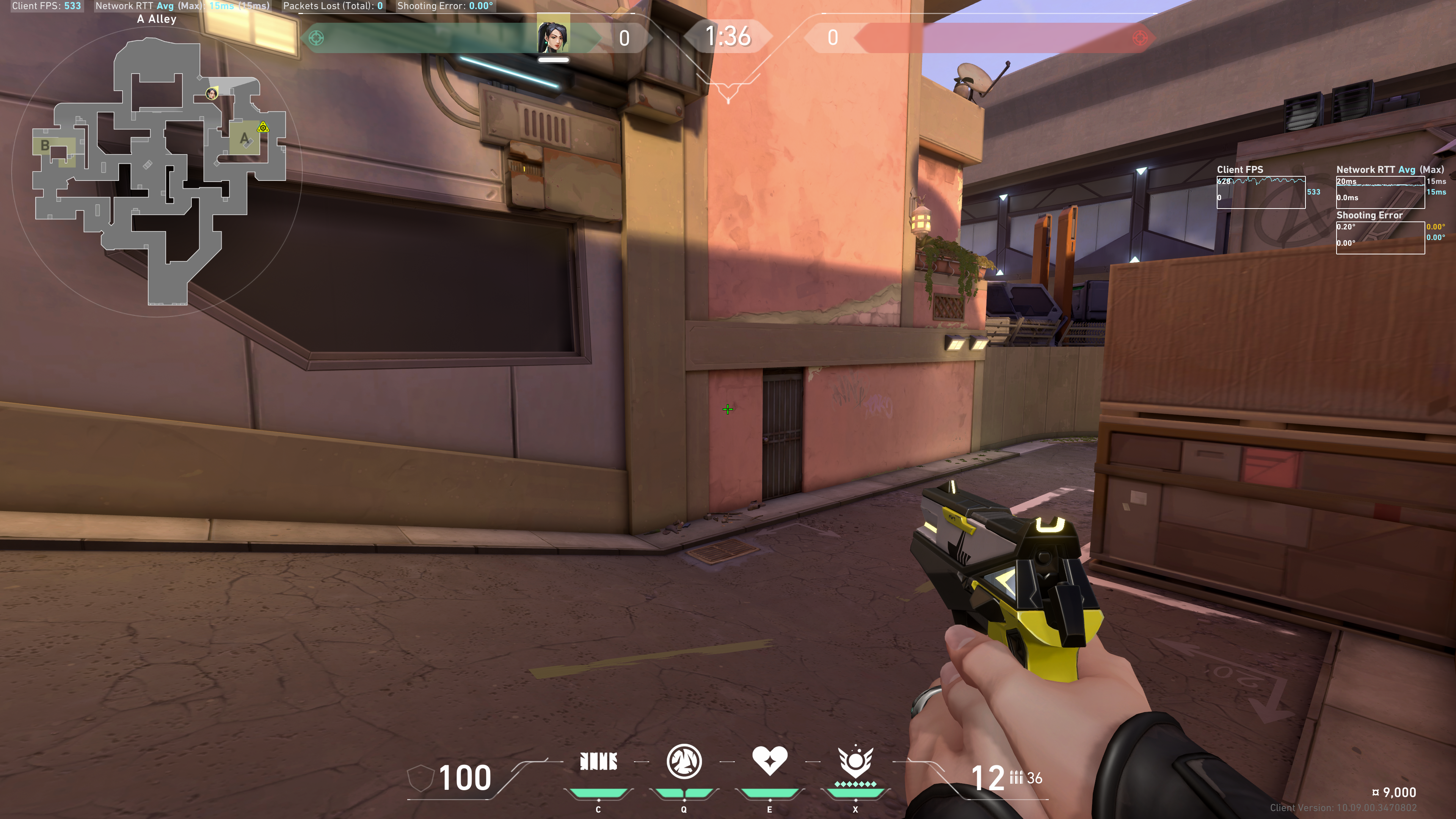
Task: Click the yellow spike marker on the minimap
Action: pyautogui.click(x=263, y=128)
